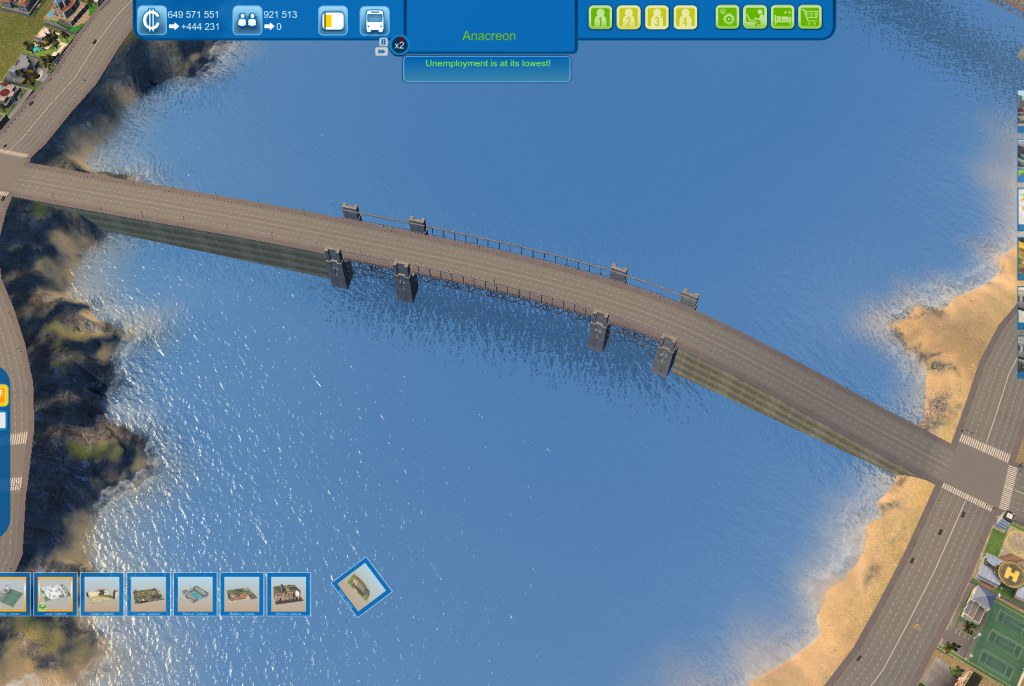This screenshot has width=1024, height=686.
Task: Open the population overview icon
Action: coord(247,20)
